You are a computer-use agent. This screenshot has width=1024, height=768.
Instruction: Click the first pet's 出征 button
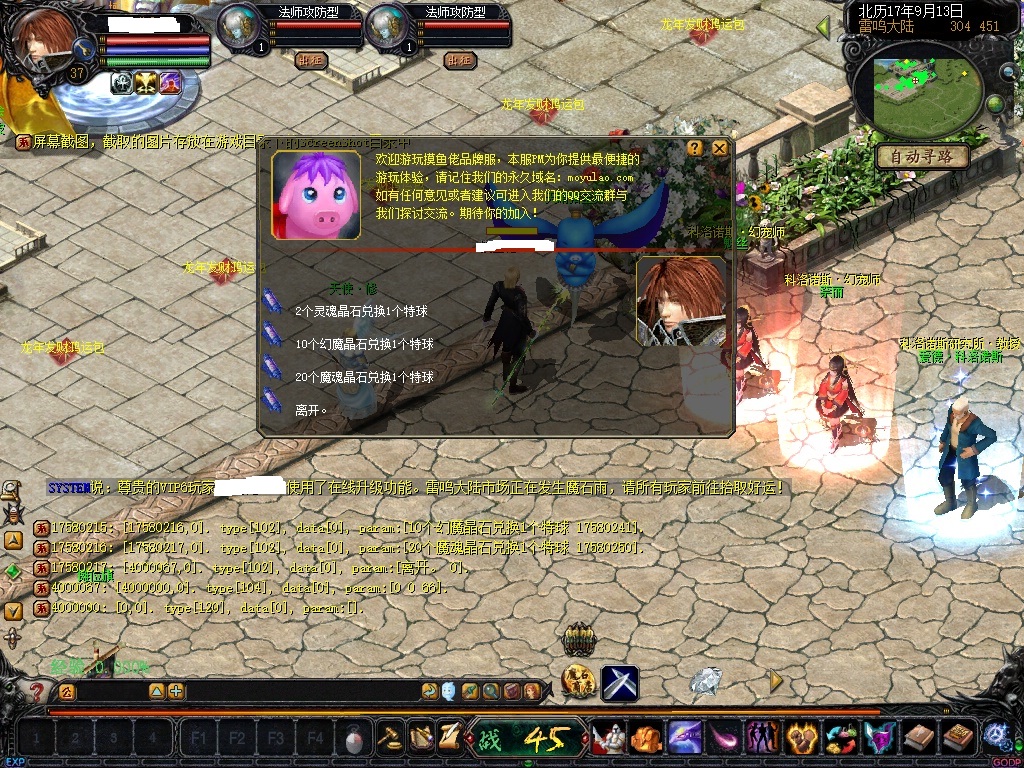point(312,60)
